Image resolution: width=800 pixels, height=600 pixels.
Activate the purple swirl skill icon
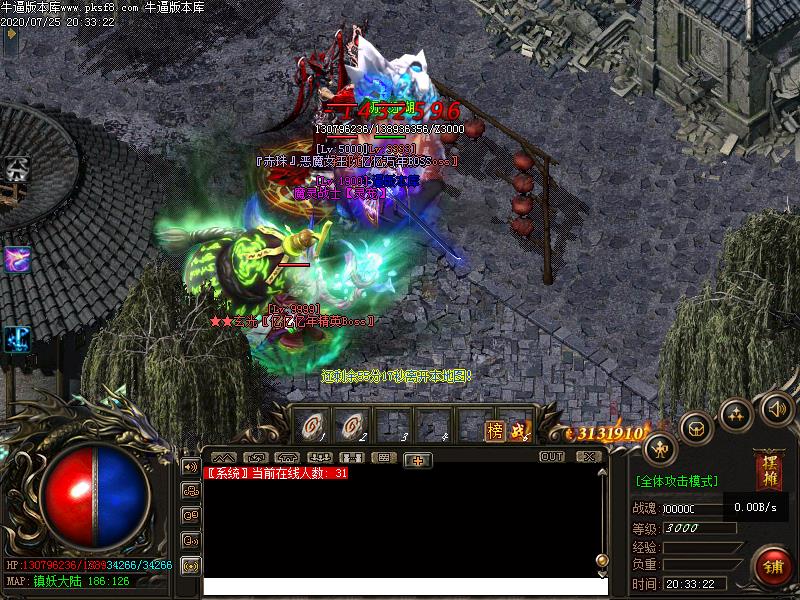[17, 259]
